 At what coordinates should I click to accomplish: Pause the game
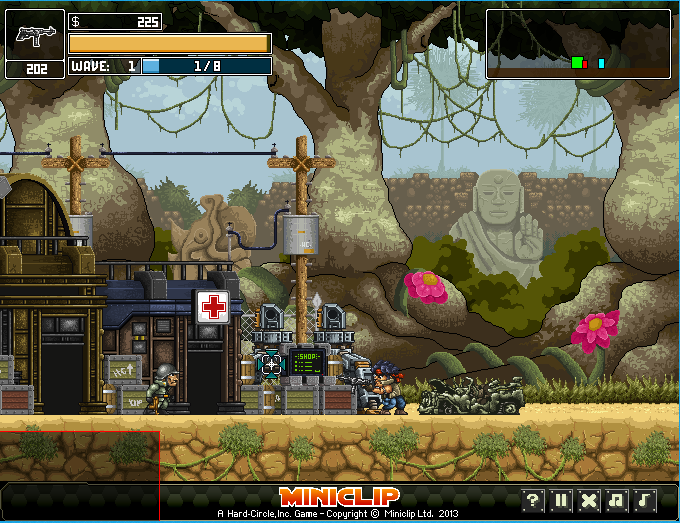point(561,500)
